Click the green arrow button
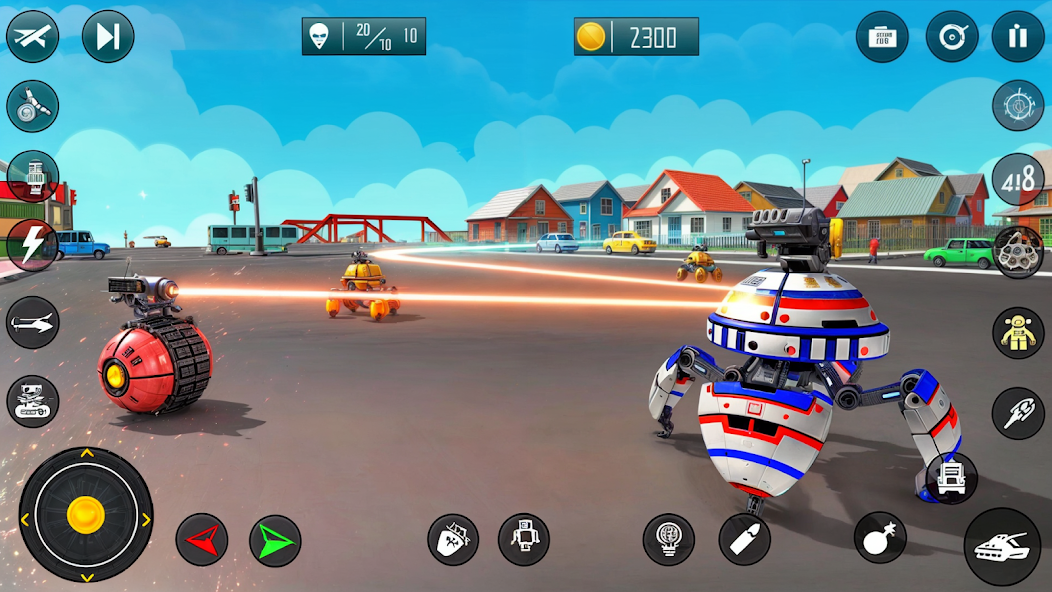 [275, 541]
